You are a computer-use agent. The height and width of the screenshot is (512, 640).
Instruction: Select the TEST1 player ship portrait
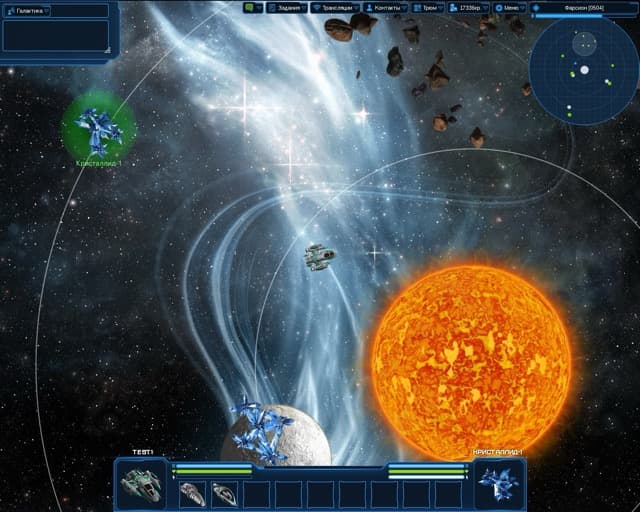142,485
